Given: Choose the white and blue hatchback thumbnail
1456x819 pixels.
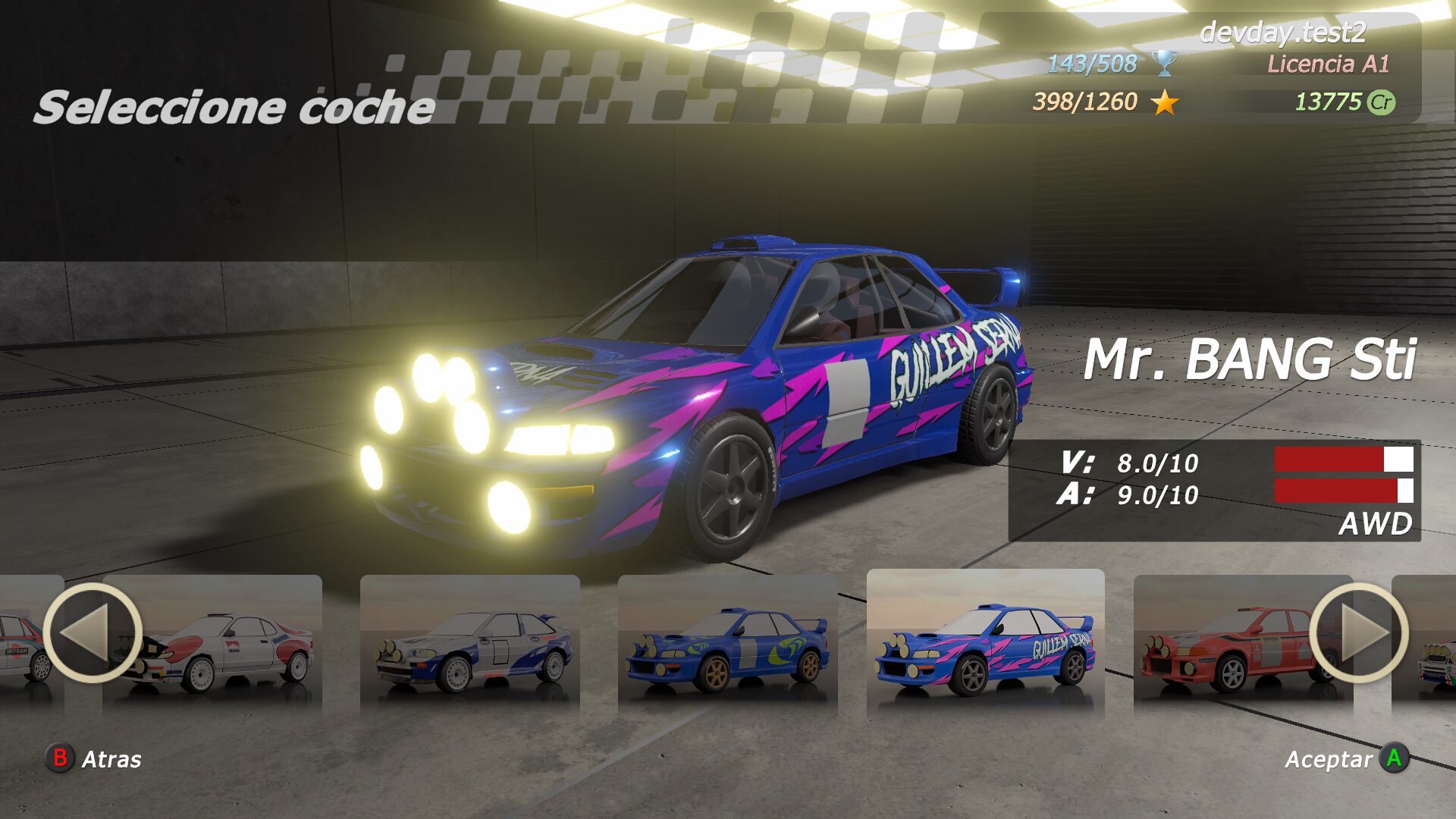Looking at the screenshot, I should tap(470, 645).
